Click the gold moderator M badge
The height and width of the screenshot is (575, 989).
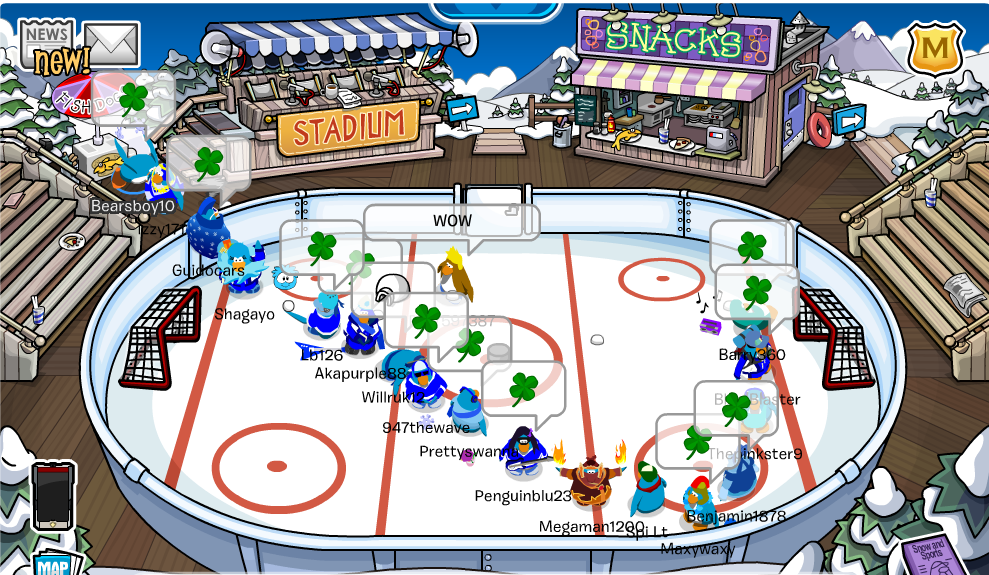click(935, 49)
